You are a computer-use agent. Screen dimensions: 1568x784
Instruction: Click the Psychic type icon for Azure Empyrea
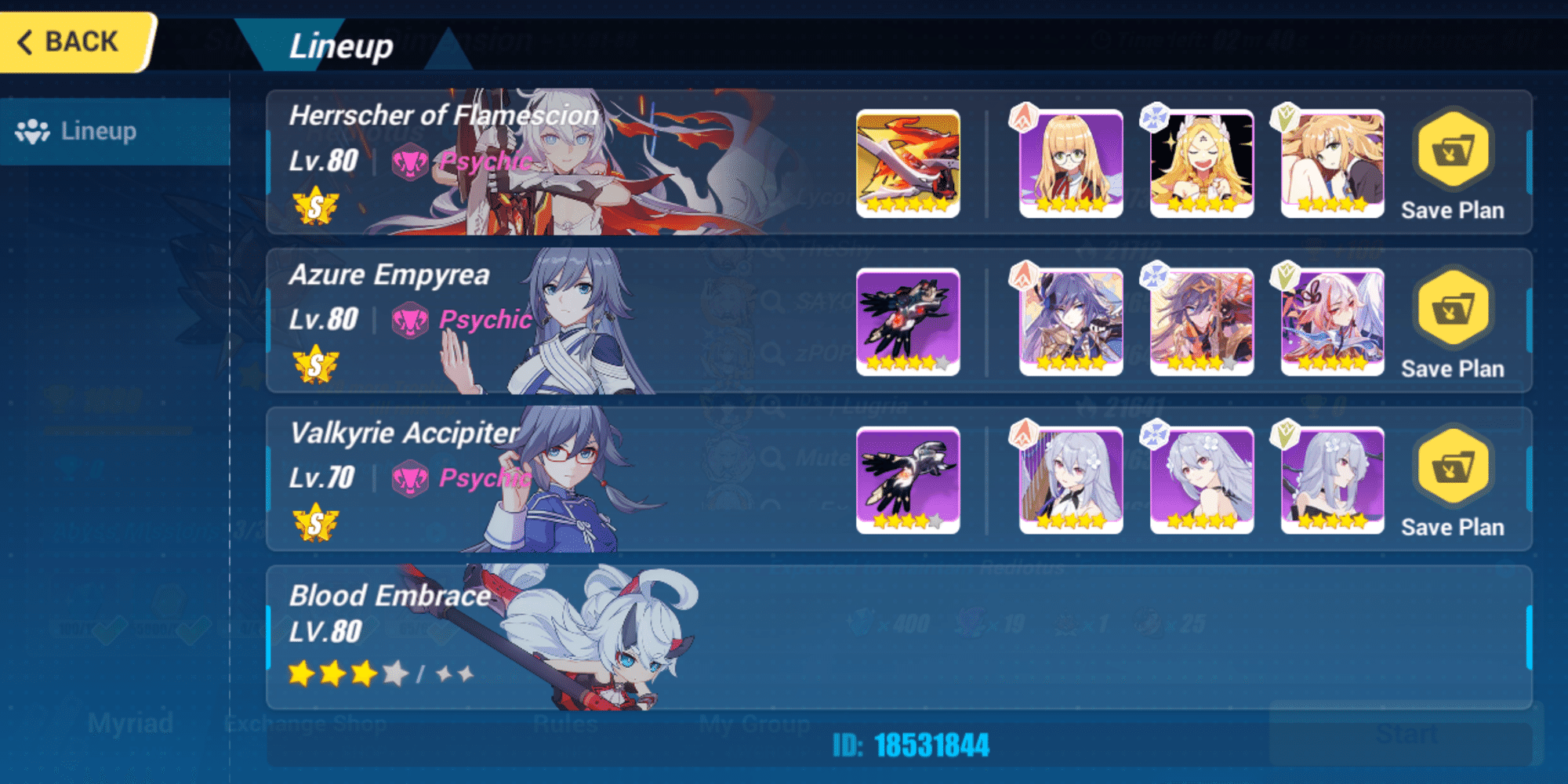tap(412, 320)
